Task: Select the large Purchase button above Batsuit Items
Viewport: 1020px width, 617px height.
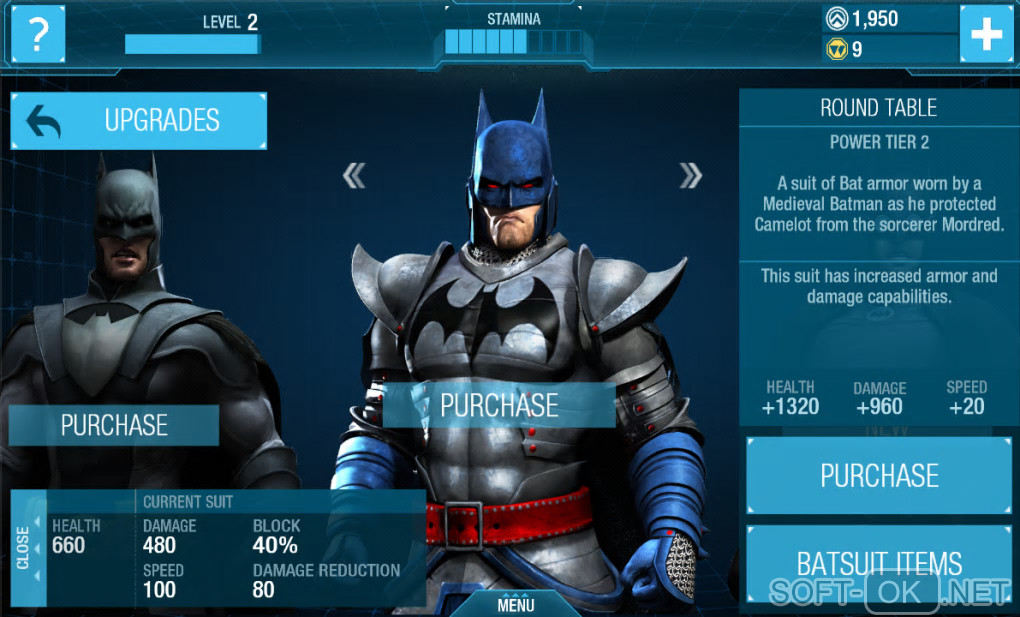Action: [x=879, y=475]
